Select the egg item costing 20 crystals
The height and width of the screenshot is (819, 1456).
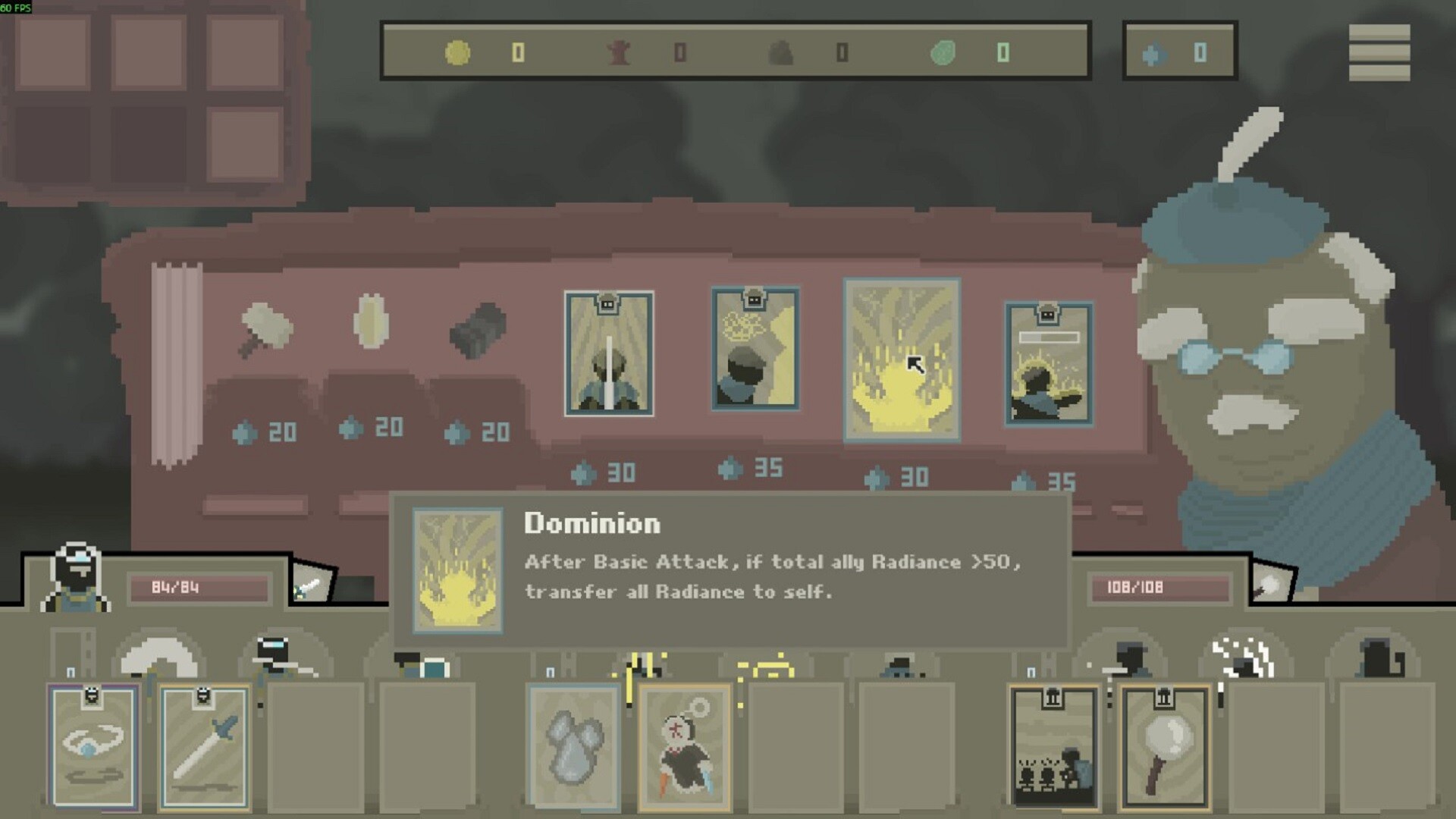(x=372, y=326)
